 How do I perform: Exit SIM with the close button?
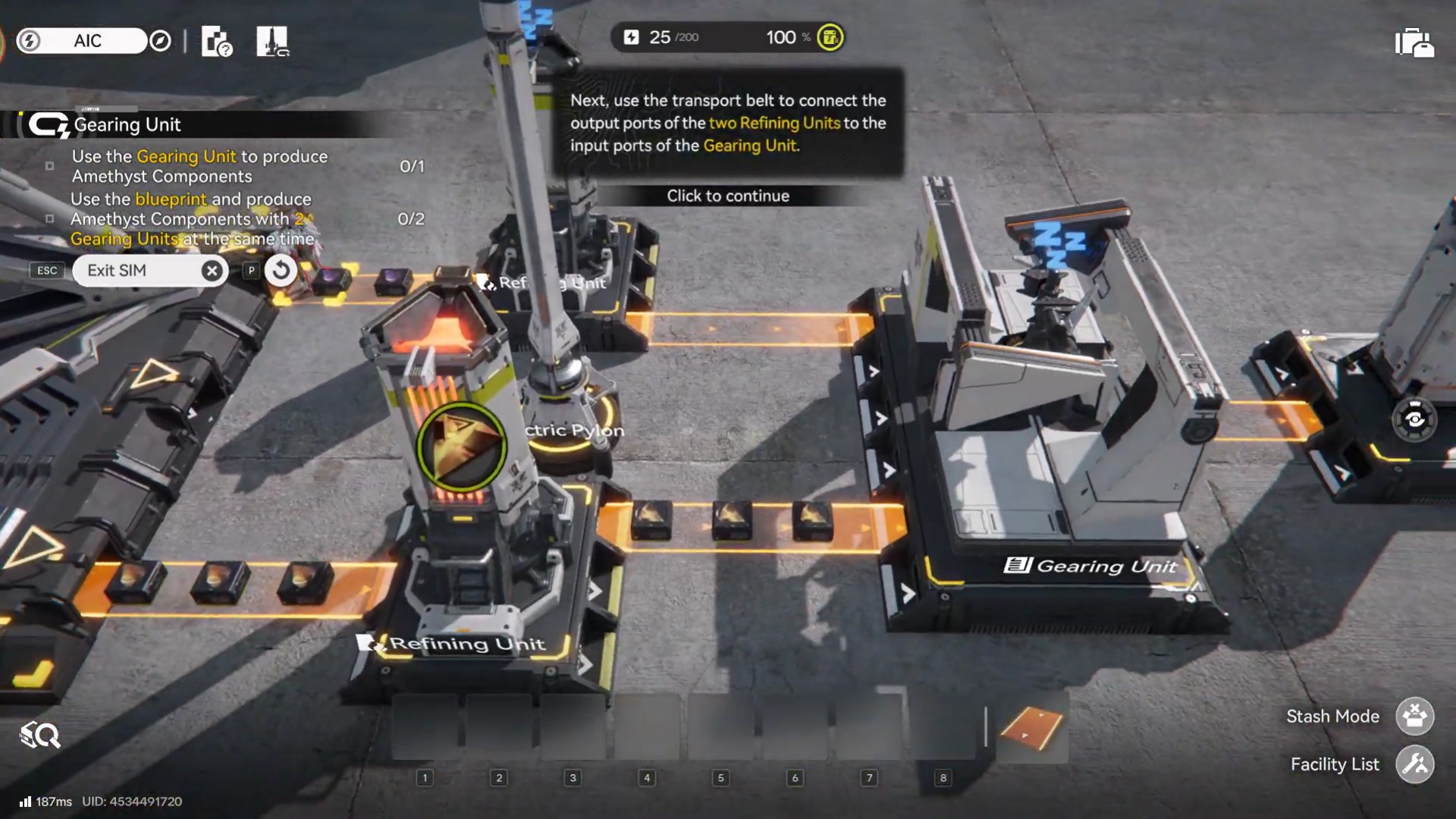pos(212,271)
